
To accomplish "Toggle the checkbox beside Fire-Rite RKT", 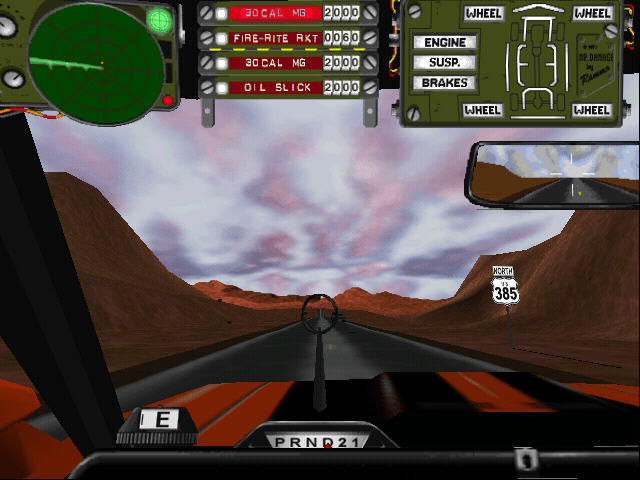I will [x=220, y=38].
